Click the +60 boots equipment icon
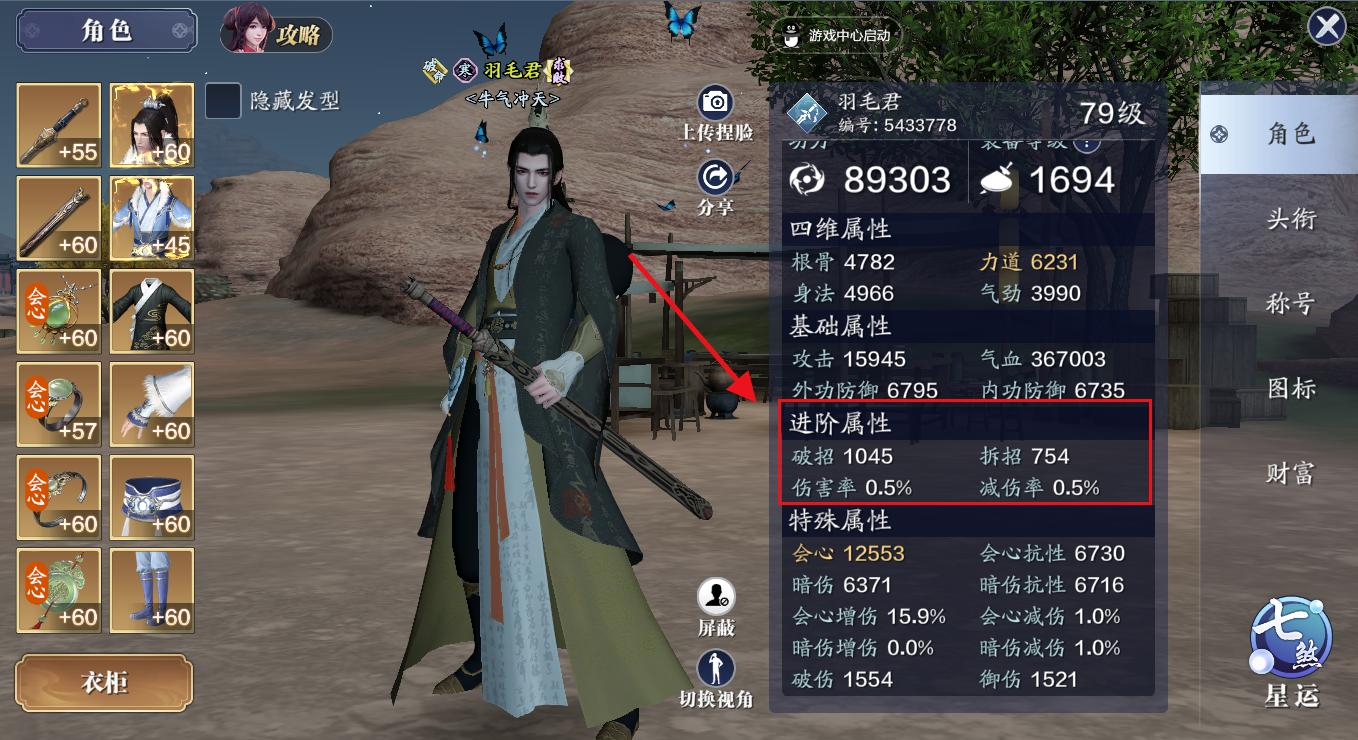Screen dimensions: 1358x740 pyautogui.click(x=152, y=590)
